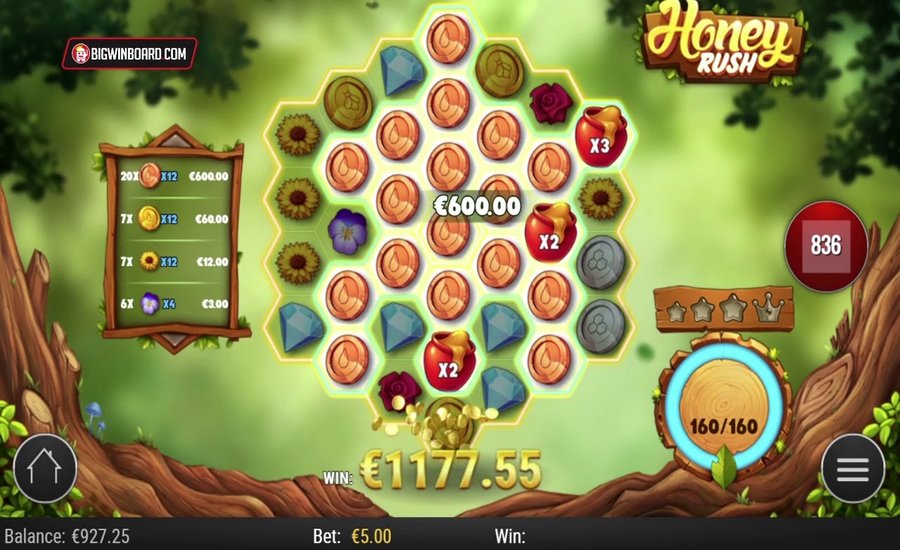Click the red 836 autoplay counter
Viewport: 900px width, 550px height.
coord(825,246)
